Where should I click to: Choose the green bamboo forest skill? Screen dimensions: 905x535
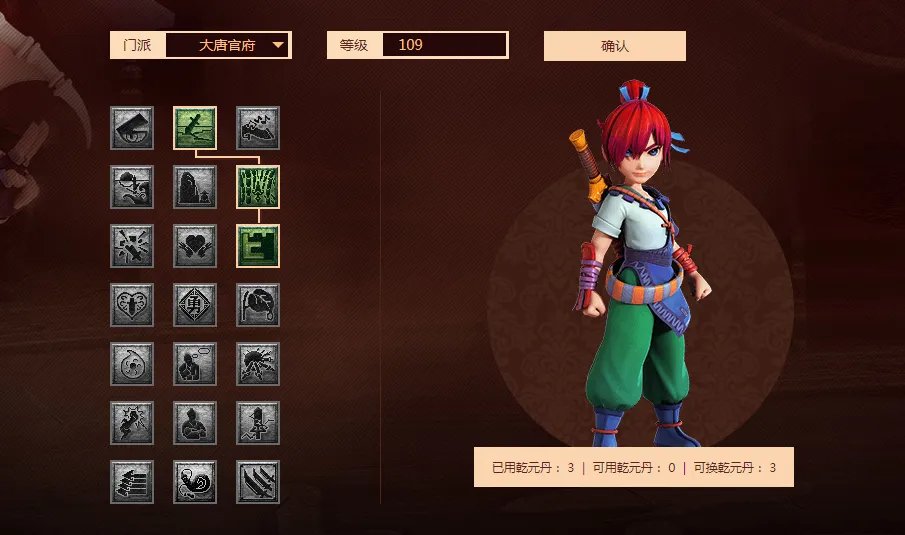tap(258, 187)
